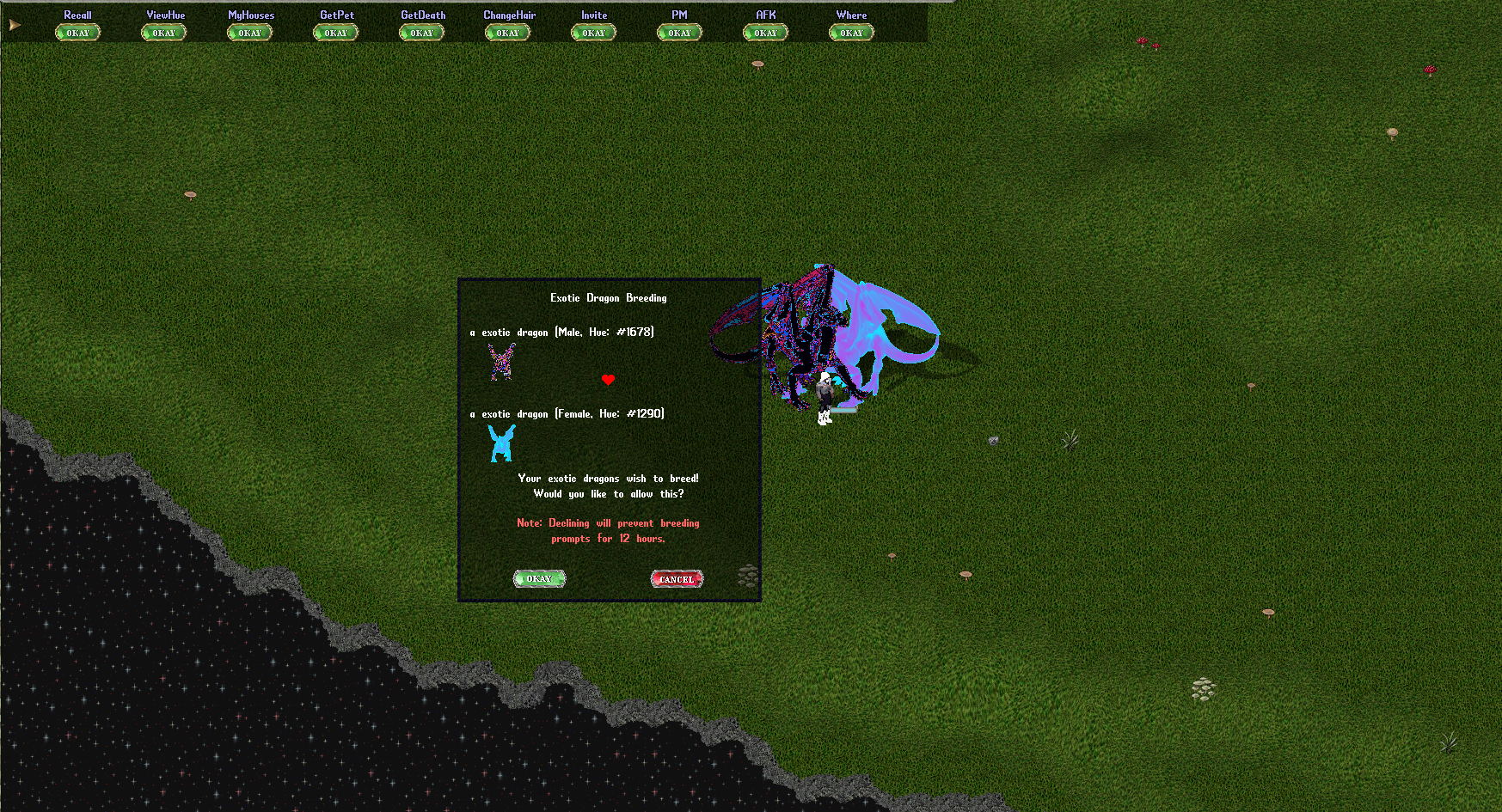
Task: Click the OKAY button under Recall
Action: point(77,33)
